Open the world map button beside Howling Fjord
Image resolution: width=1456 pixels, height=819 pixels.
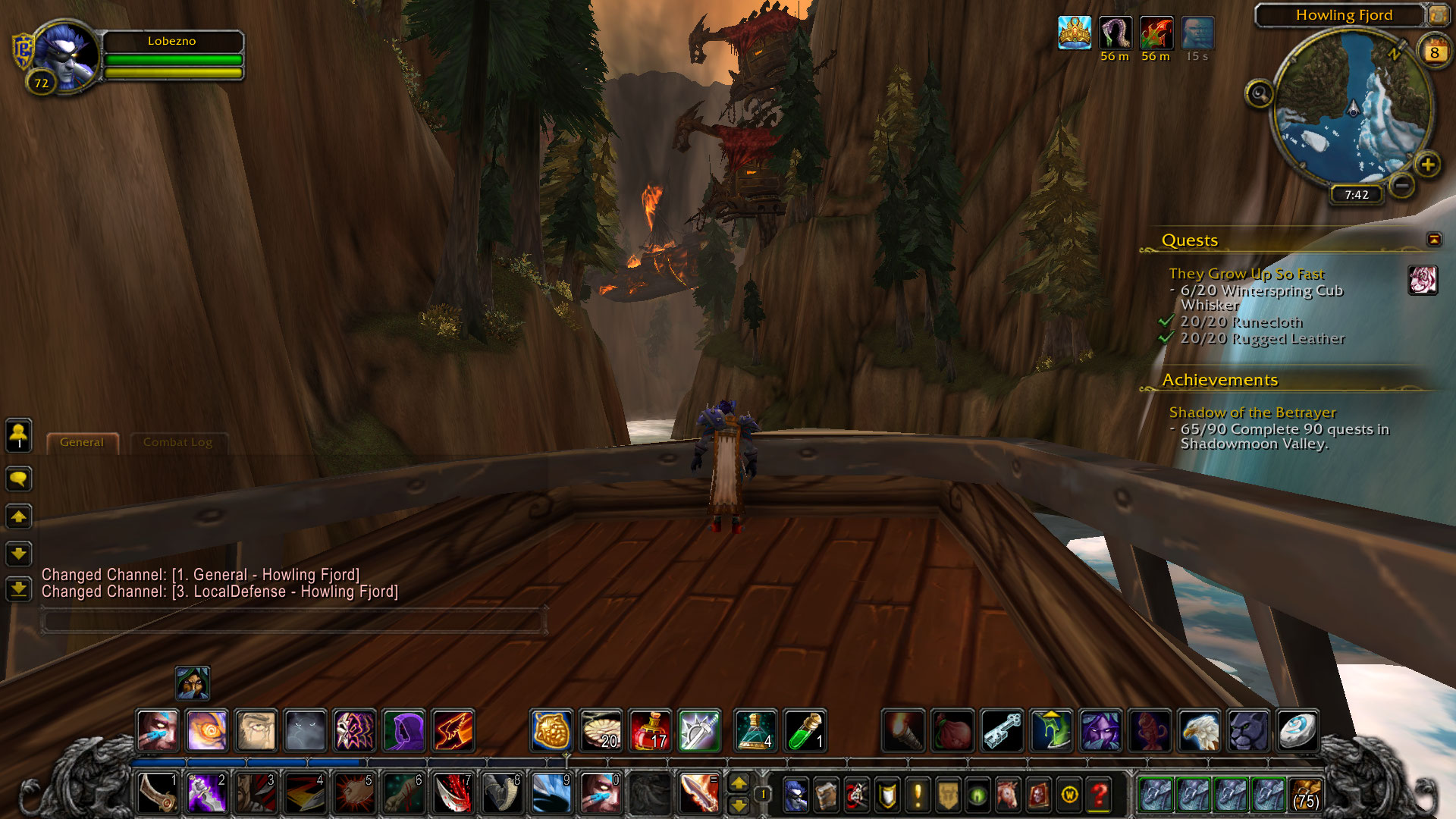click(x=1438, y=15)
